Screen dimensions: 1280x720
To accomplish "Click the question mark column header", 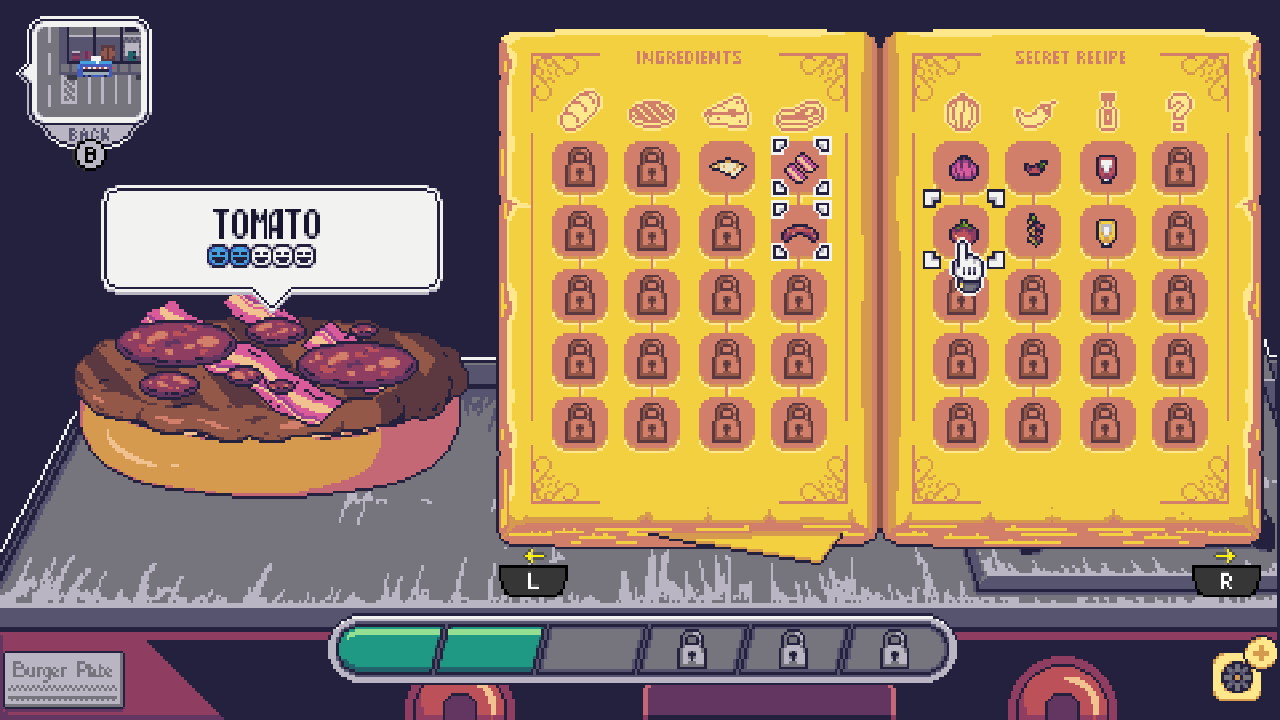I will 1178,112.
